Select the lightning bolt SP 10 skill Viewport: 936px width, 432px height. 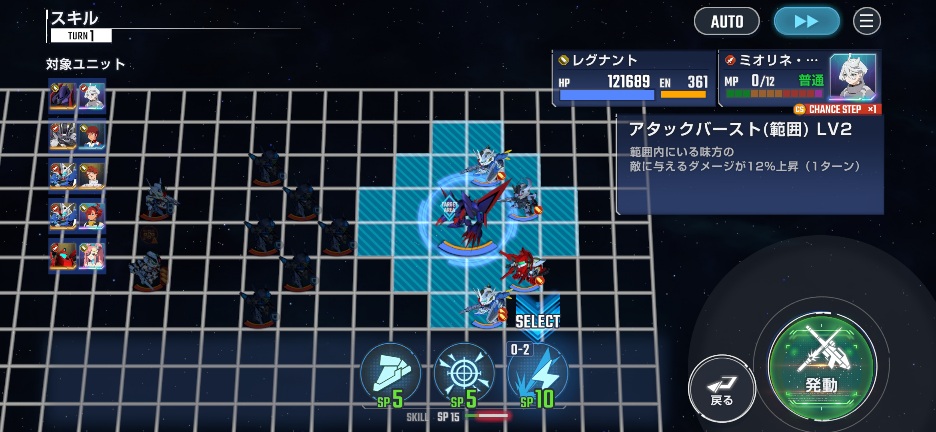[538, 373]
